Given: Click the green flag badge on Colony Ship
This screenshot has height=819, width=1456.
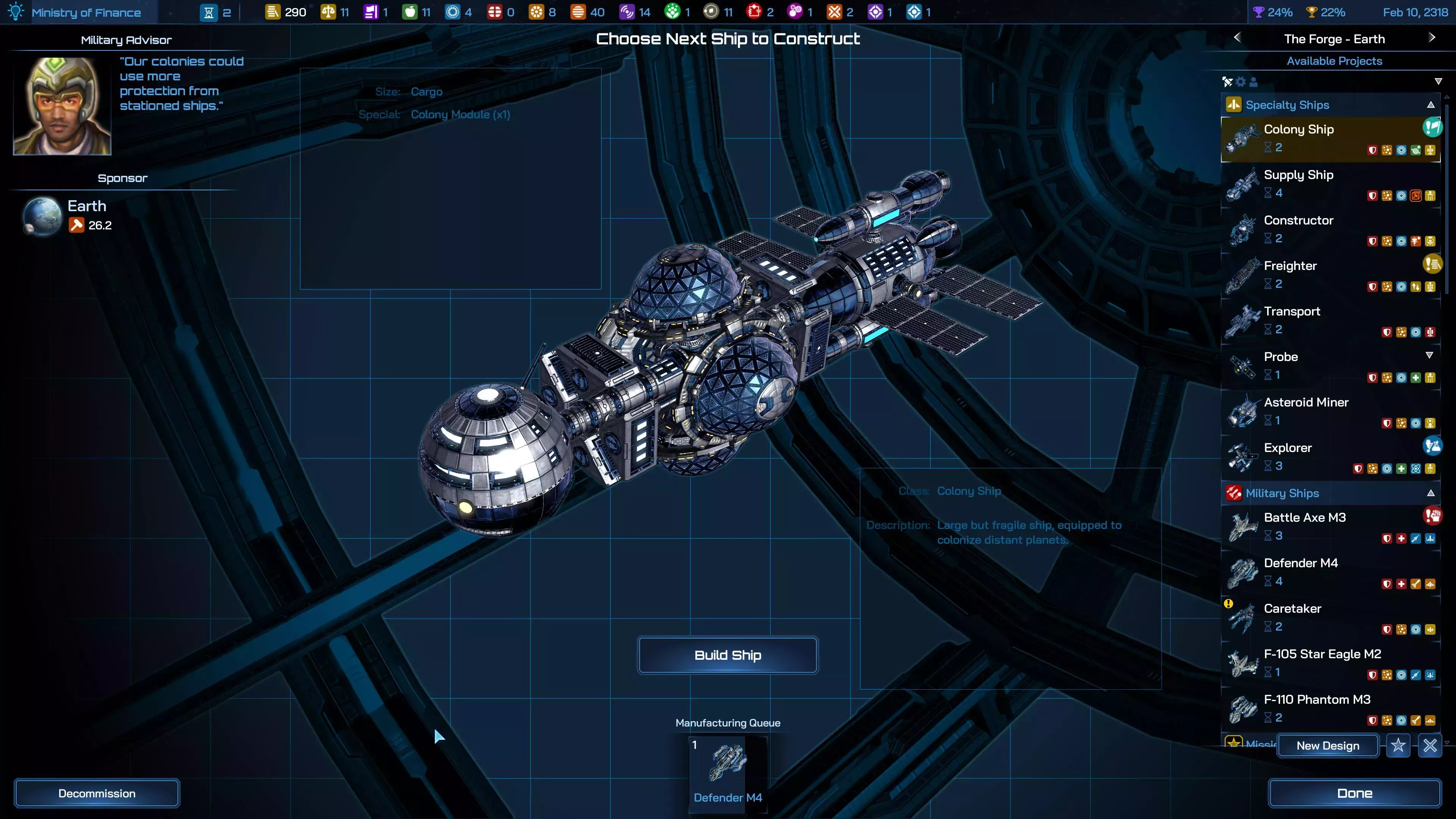Looking at the screenshot, I should coord(1433,127).
